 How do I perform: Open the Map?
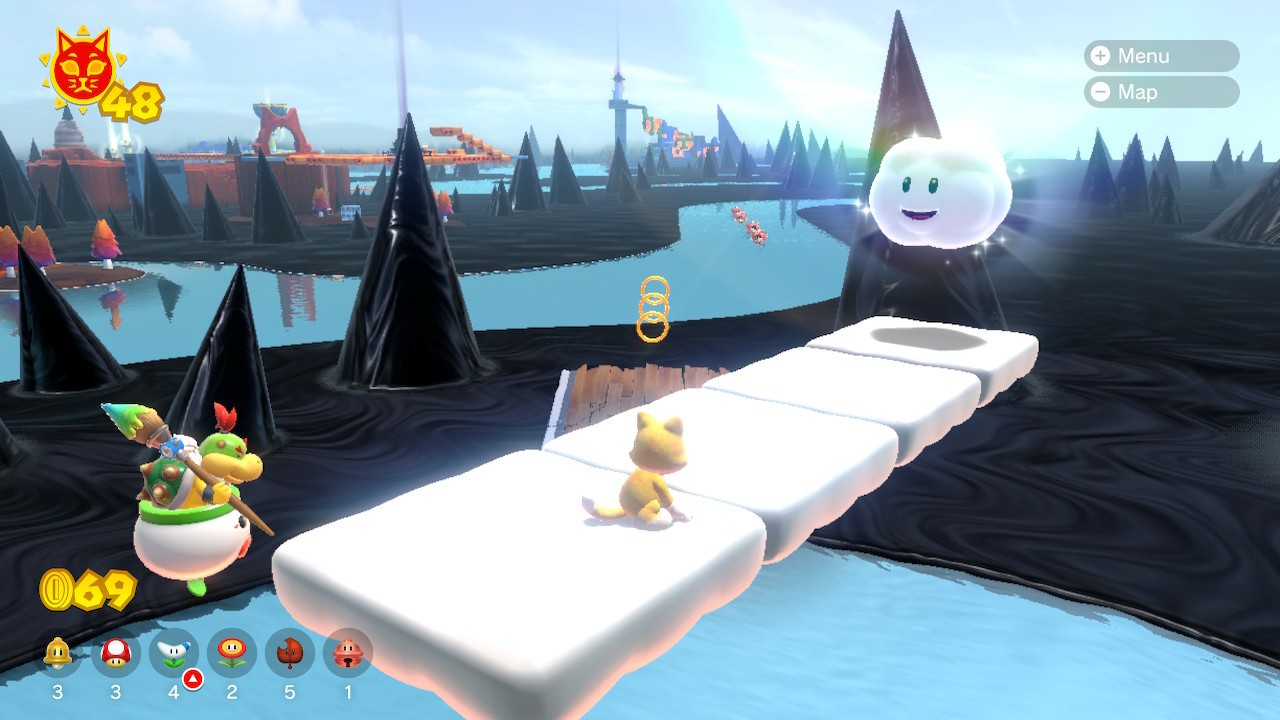1160,92
